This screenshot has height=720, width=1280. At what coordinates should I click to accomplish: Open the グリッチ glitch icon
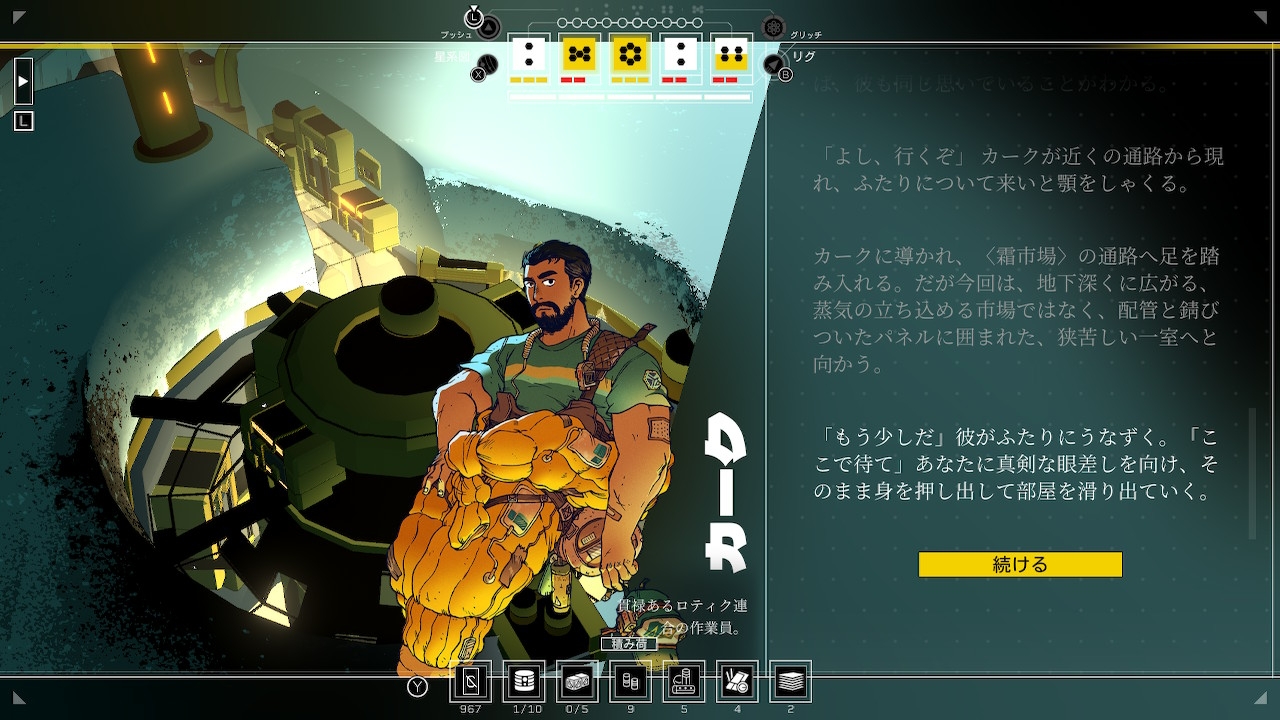[773, 28]
